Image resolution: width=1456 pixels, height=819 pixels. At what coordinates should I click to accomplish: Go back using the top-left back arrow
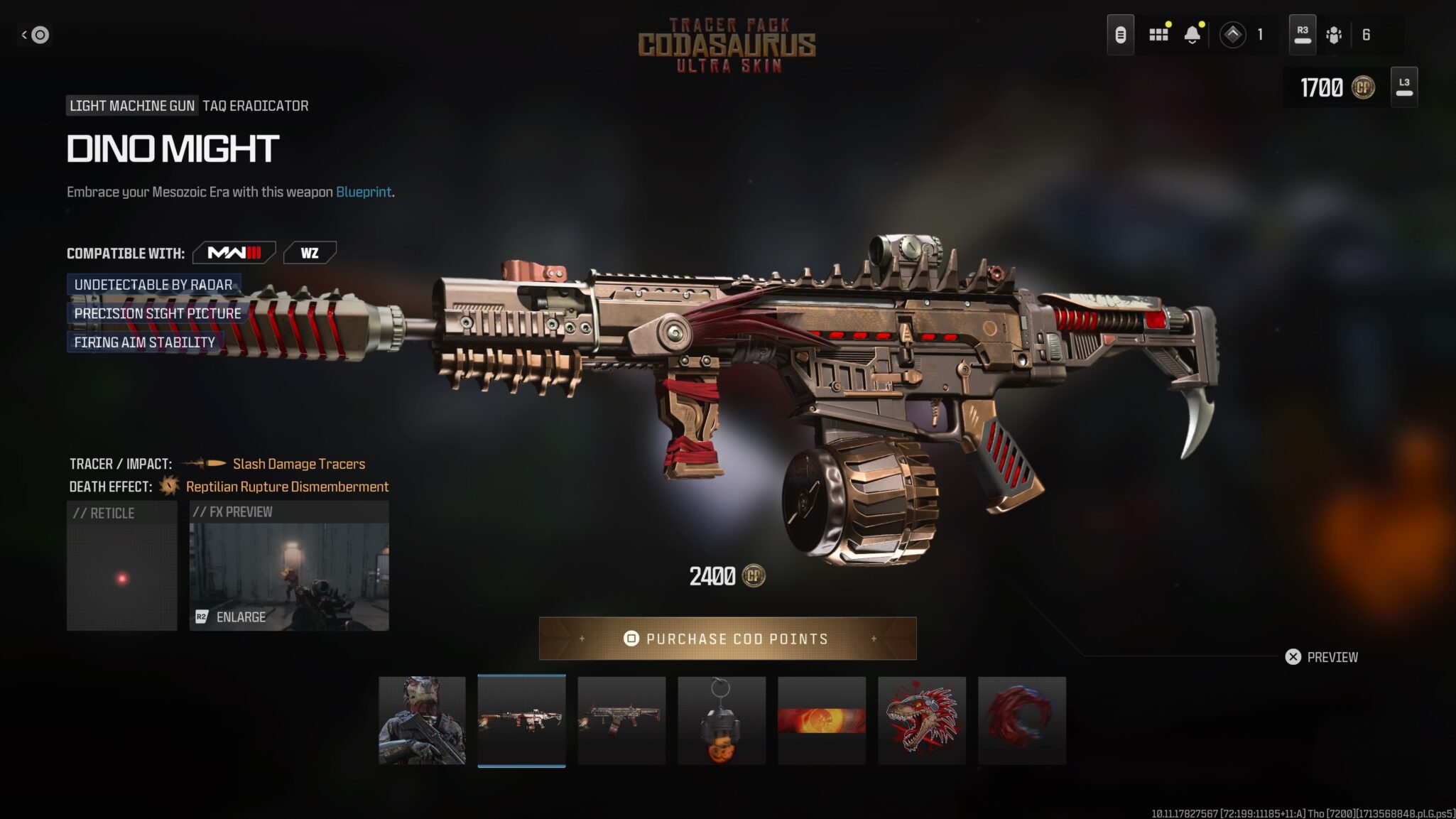coord(35,35)
